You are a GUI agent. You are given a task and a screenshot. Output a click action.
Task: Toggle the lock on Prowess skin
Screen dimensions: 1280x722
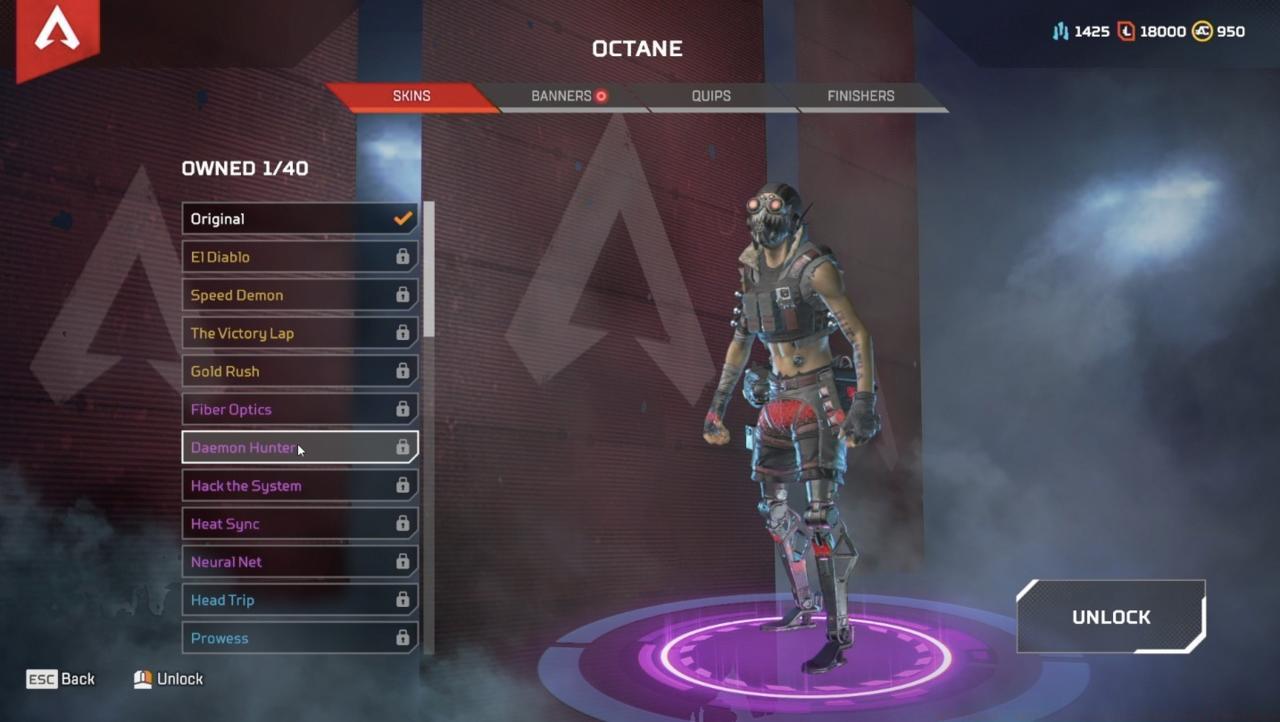coord(405,637)
